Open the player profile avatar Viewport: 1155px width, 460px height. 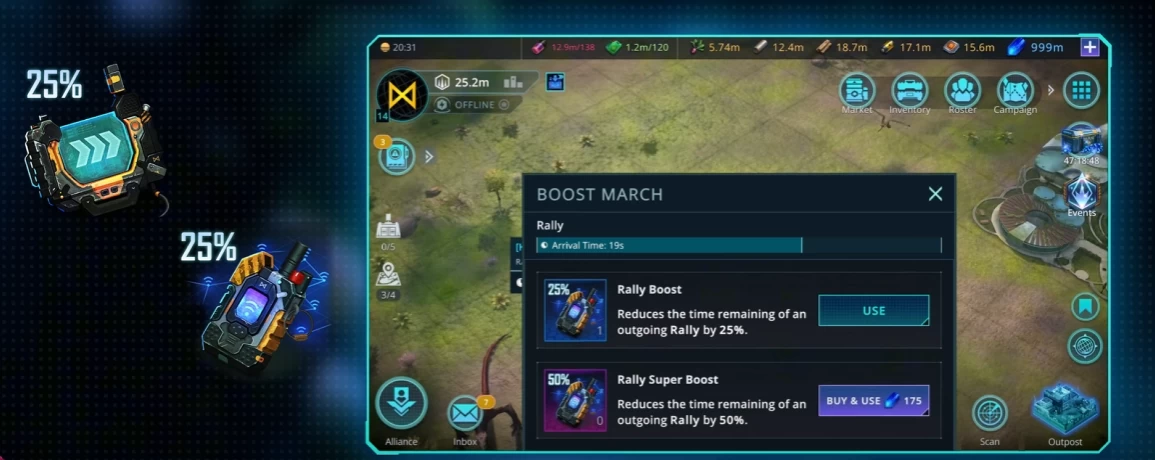point(402,96)
